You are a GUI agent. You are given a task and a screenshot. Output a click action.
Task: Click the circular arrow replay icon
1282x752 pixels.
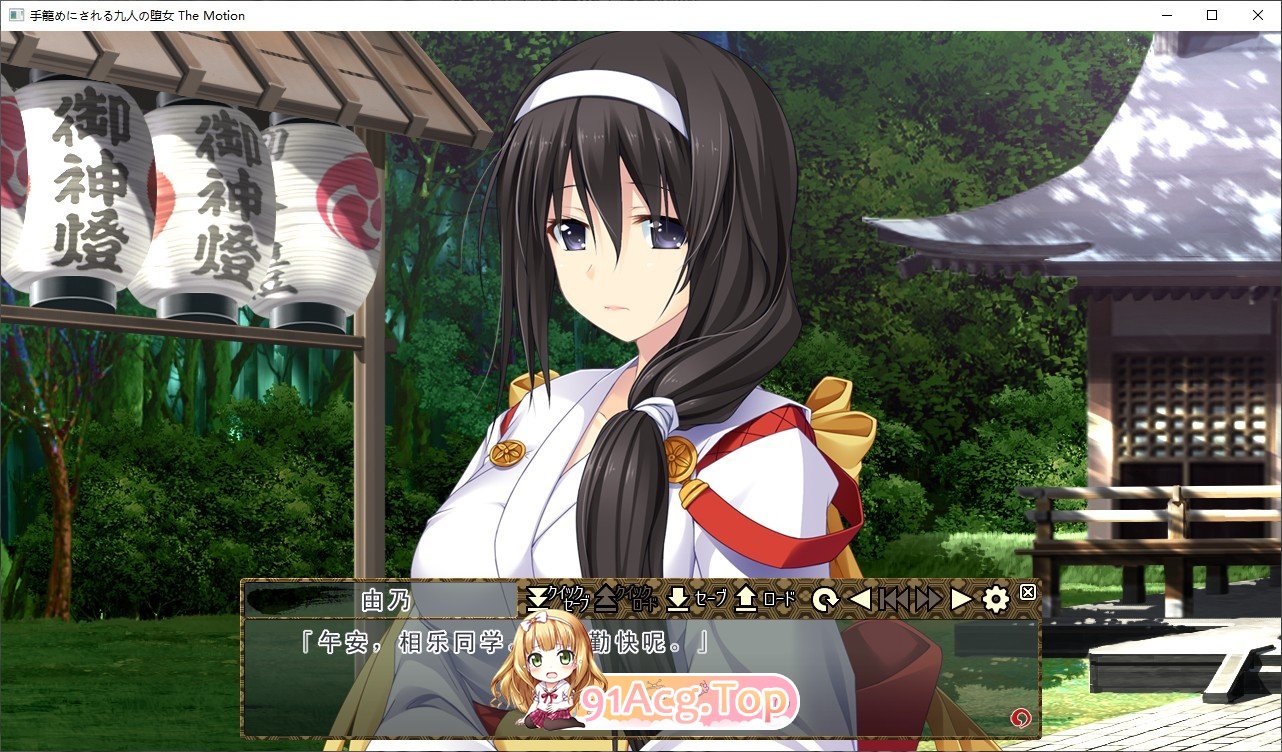[x=825, y=600]
